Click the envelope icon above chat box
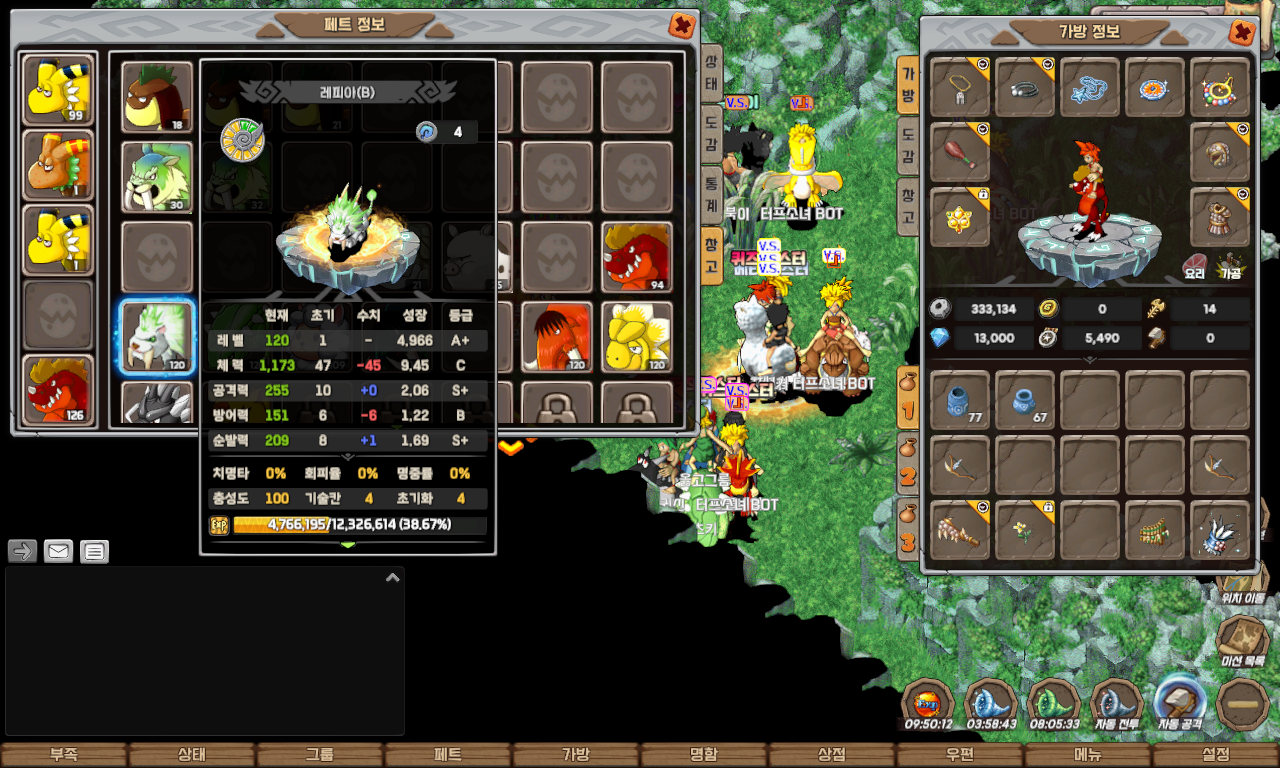Viewport: 1280px width, 768px height. [58, 551]
